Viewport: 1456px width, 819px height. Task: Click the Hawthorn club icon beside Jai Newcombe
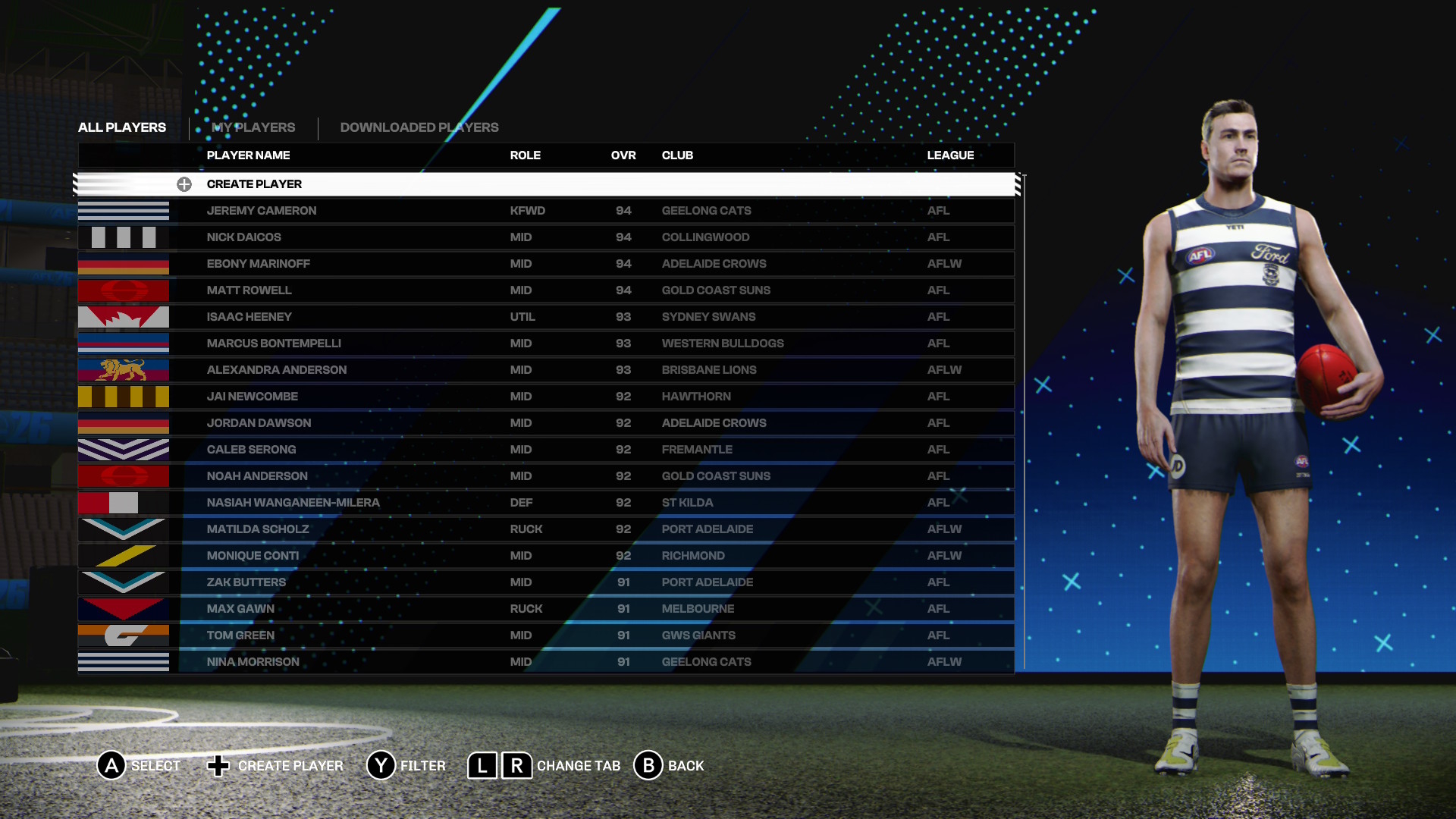tap(124, 396)
